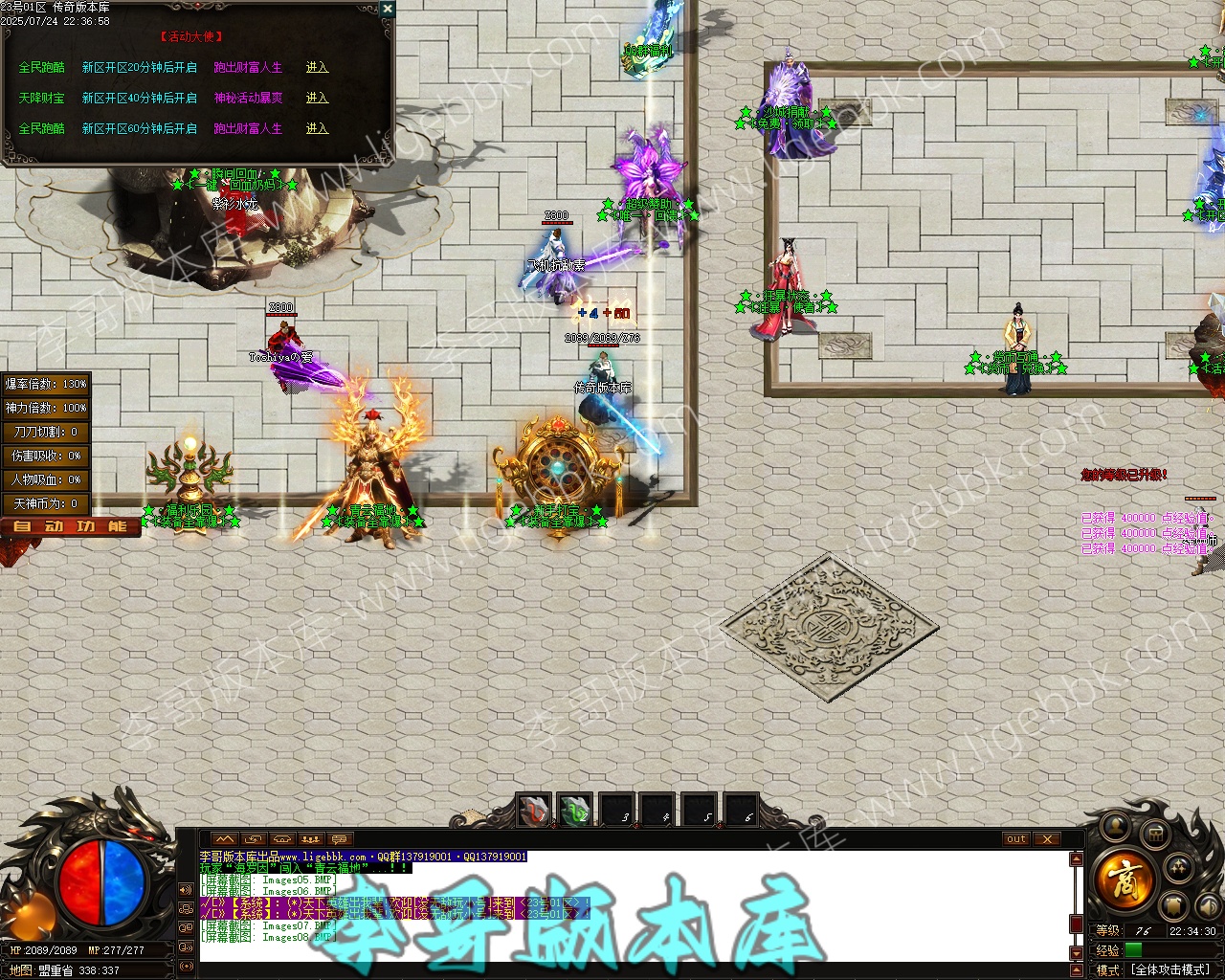
Task: Open the bag chest icon
Action: tap(1155, 835)
